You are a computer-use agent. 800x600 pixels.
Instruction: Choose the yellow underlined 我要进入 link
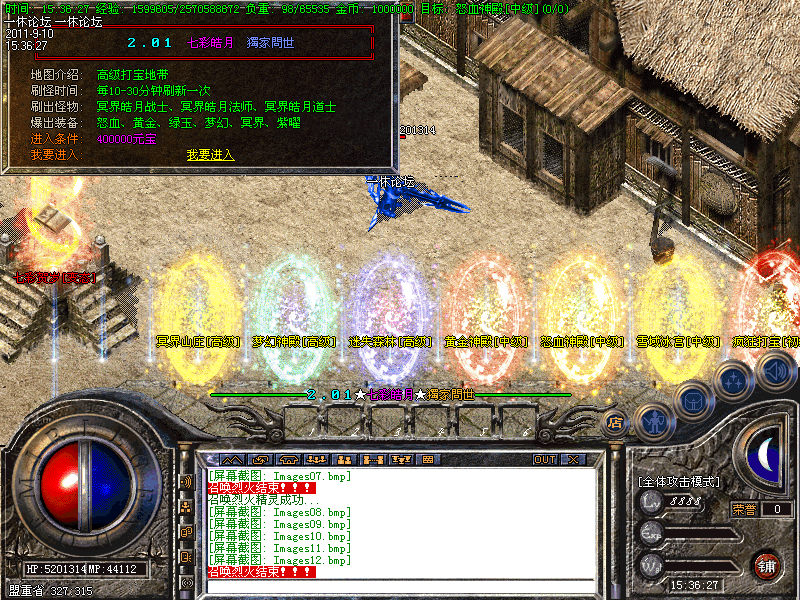click(x=210, y=155)
